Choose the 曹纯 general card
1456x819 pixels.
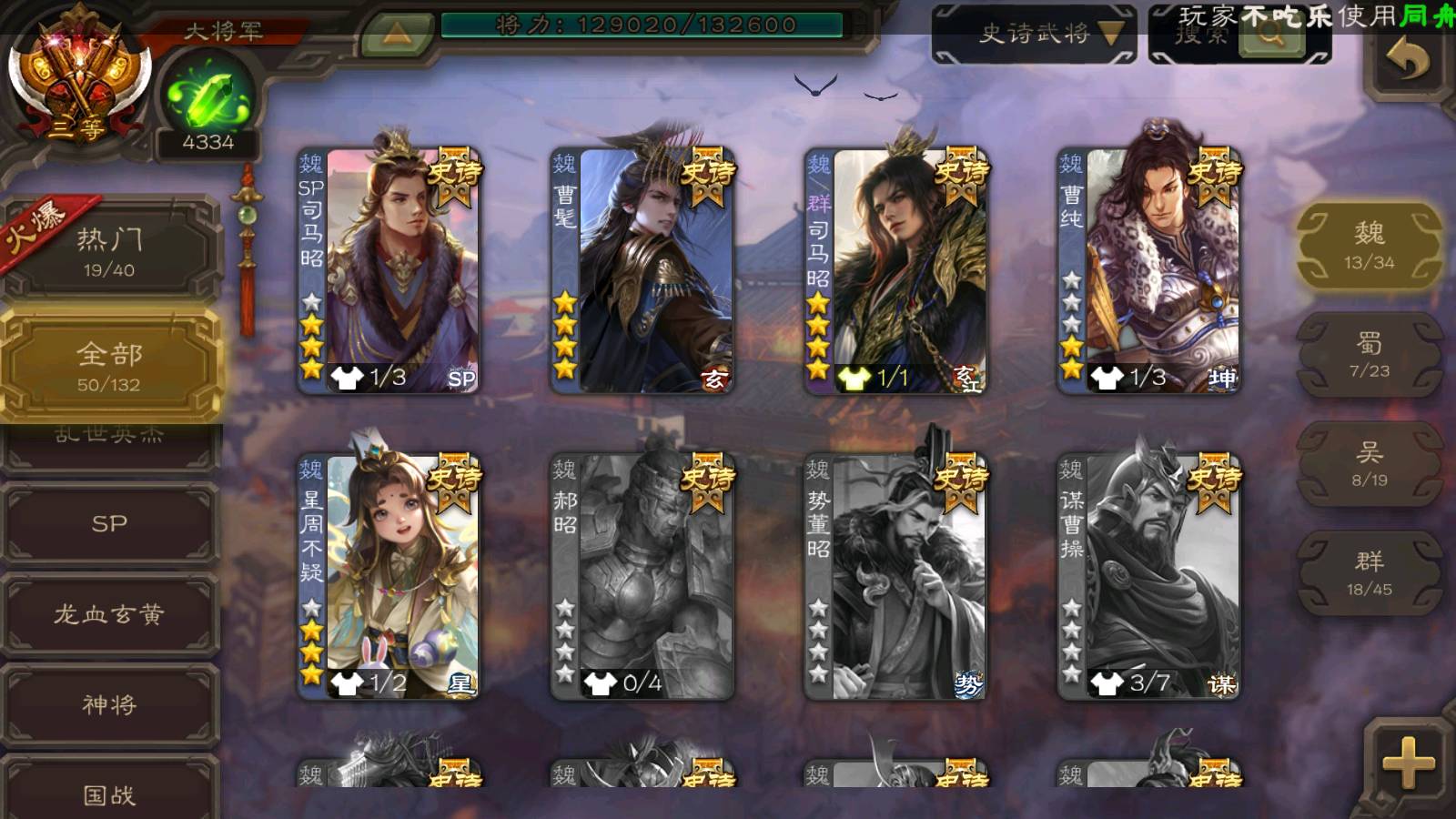tap(1148, 271)
